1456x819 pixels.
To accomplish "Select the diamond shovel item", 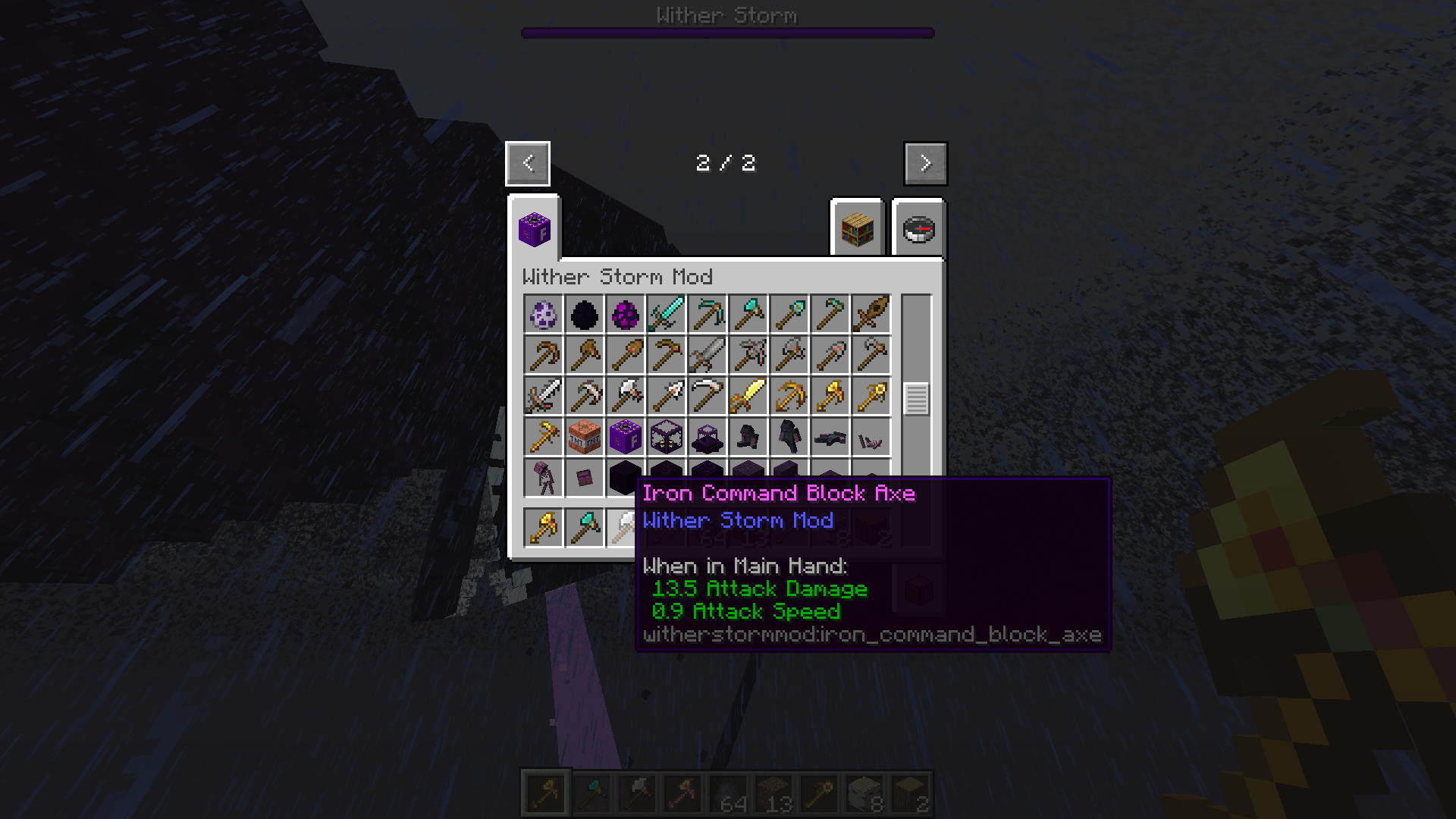I will tap(789, 315).
